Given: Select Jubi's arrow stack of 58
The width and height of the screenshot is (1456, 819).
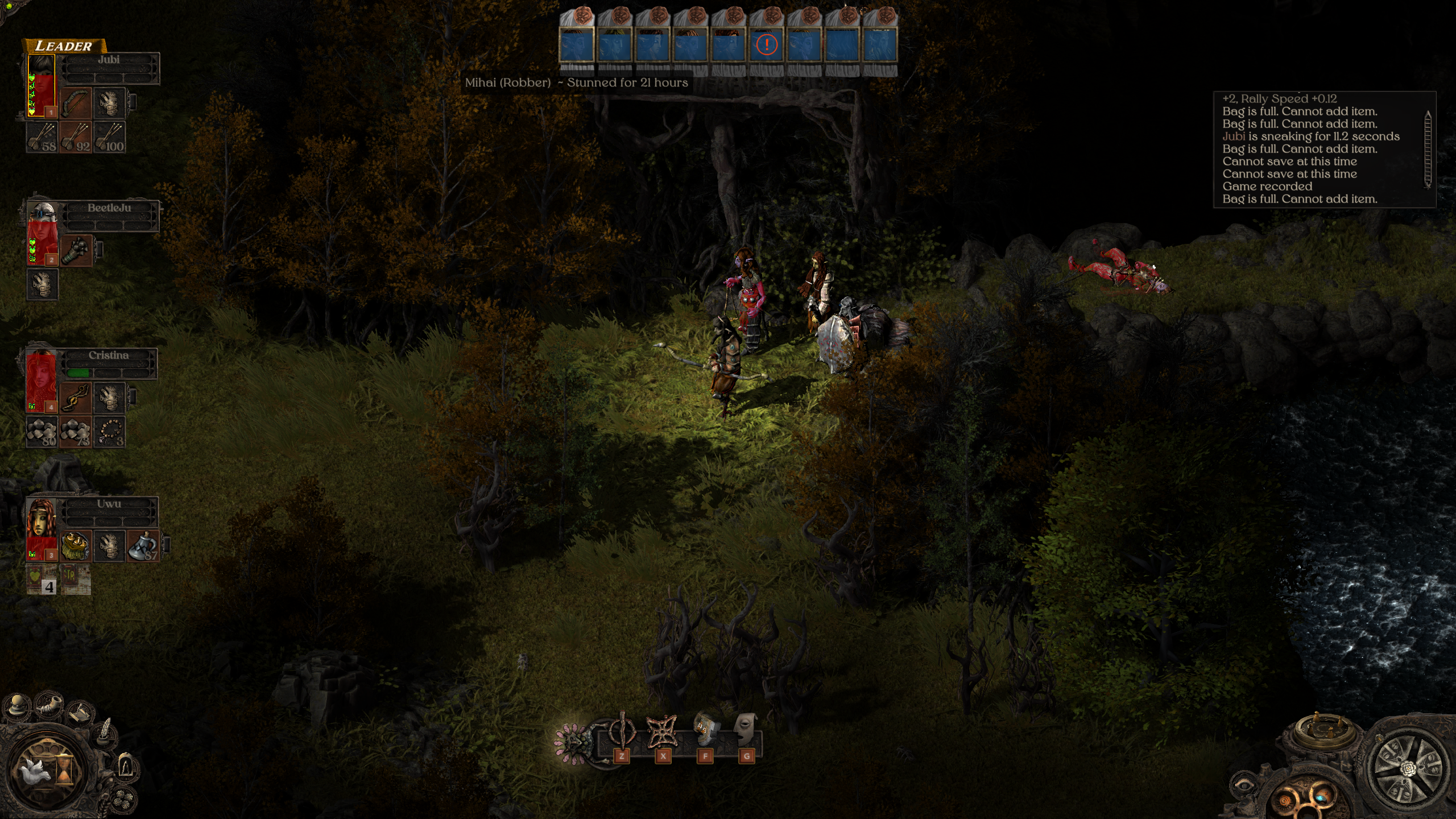Looking at the screenshot, I should [42, 137].
